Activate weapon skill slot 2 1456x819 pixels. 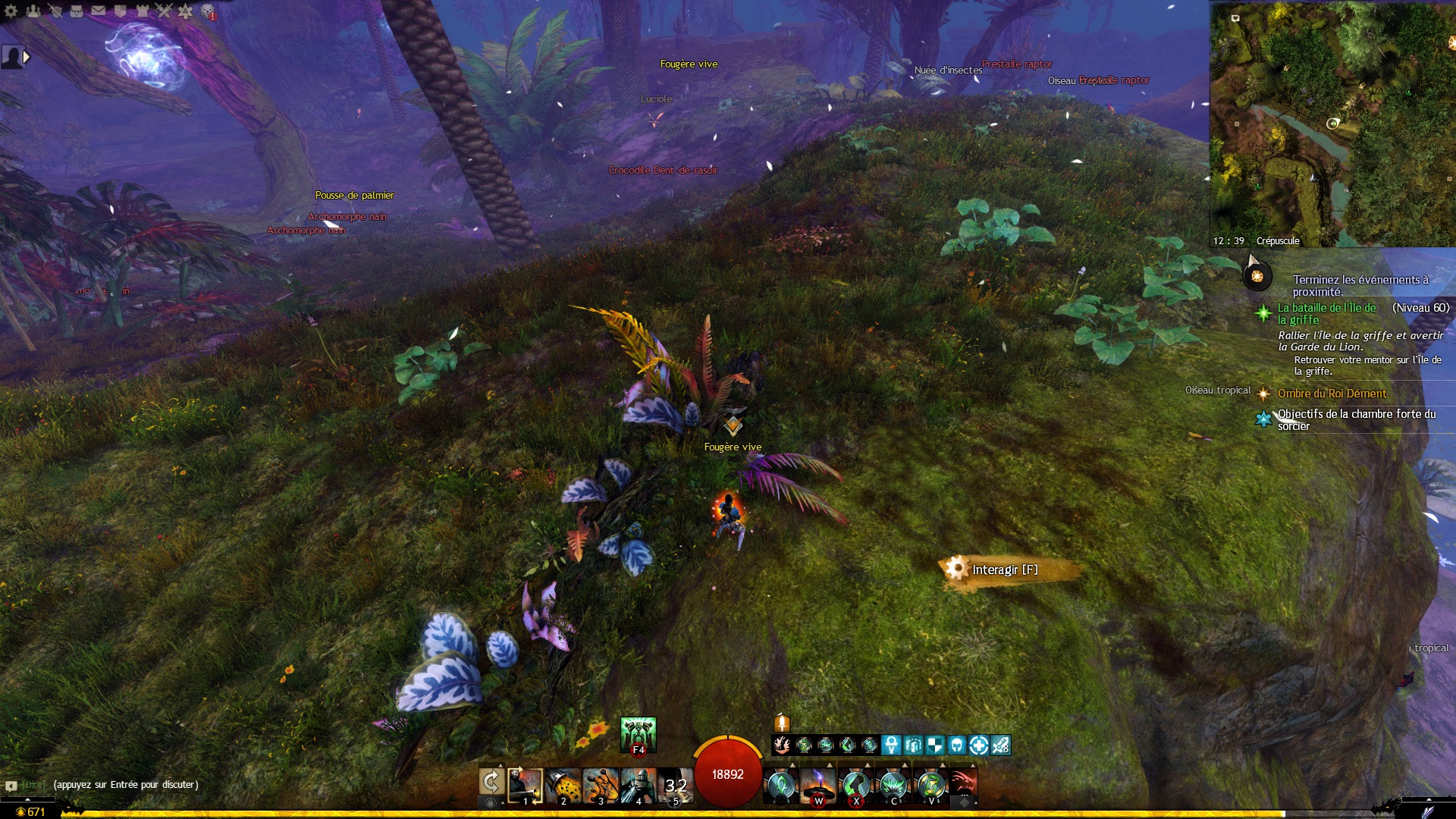pos(563,785)
